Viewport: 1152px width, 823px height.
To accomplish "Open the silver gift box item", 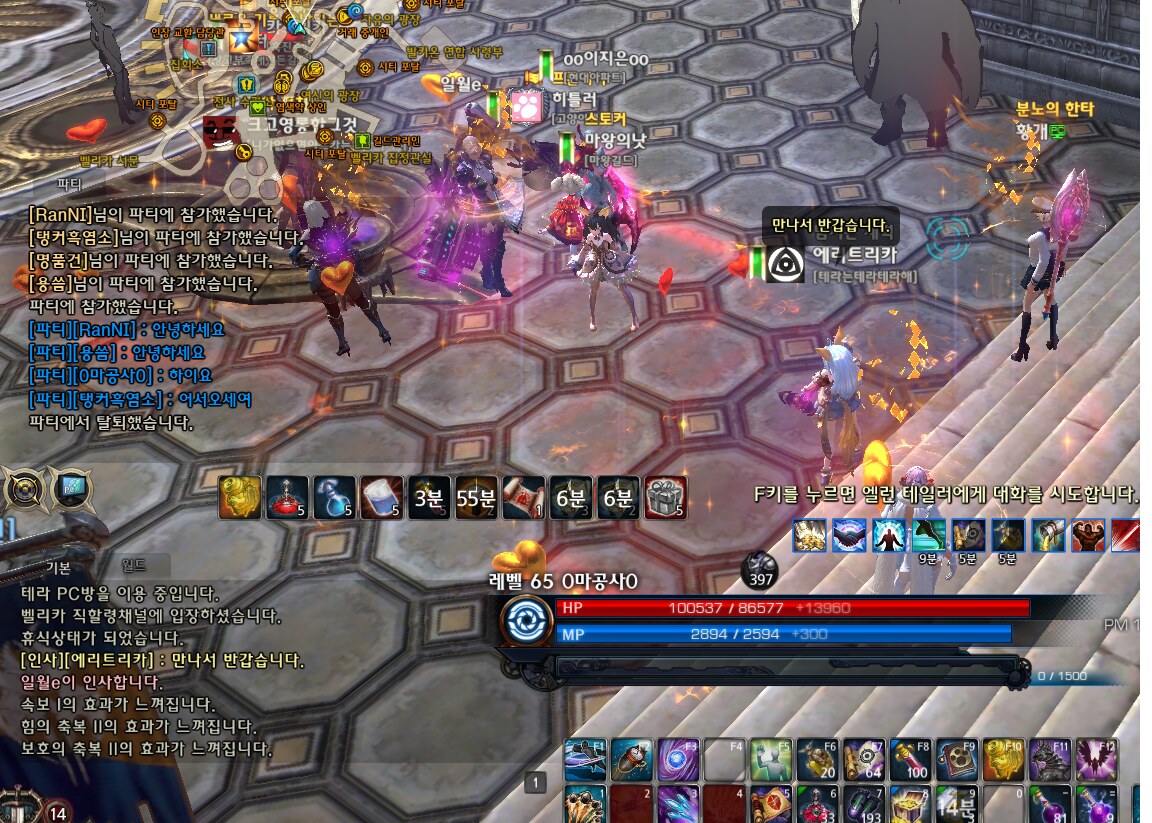I will click(666, 497).
